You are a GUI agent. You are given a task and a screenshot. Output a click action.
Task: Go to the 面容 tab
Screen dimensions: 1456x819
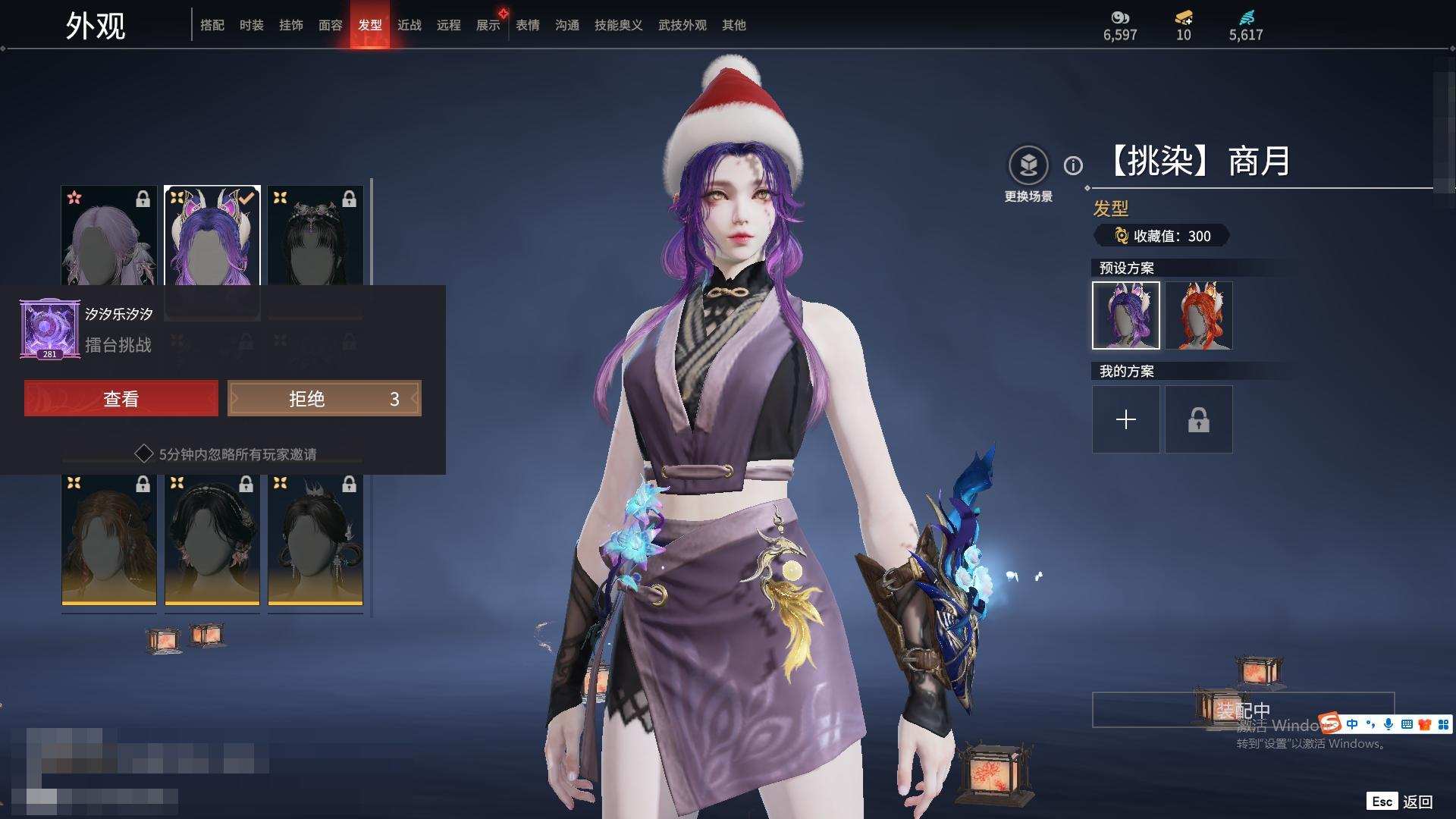pos(331,25)
